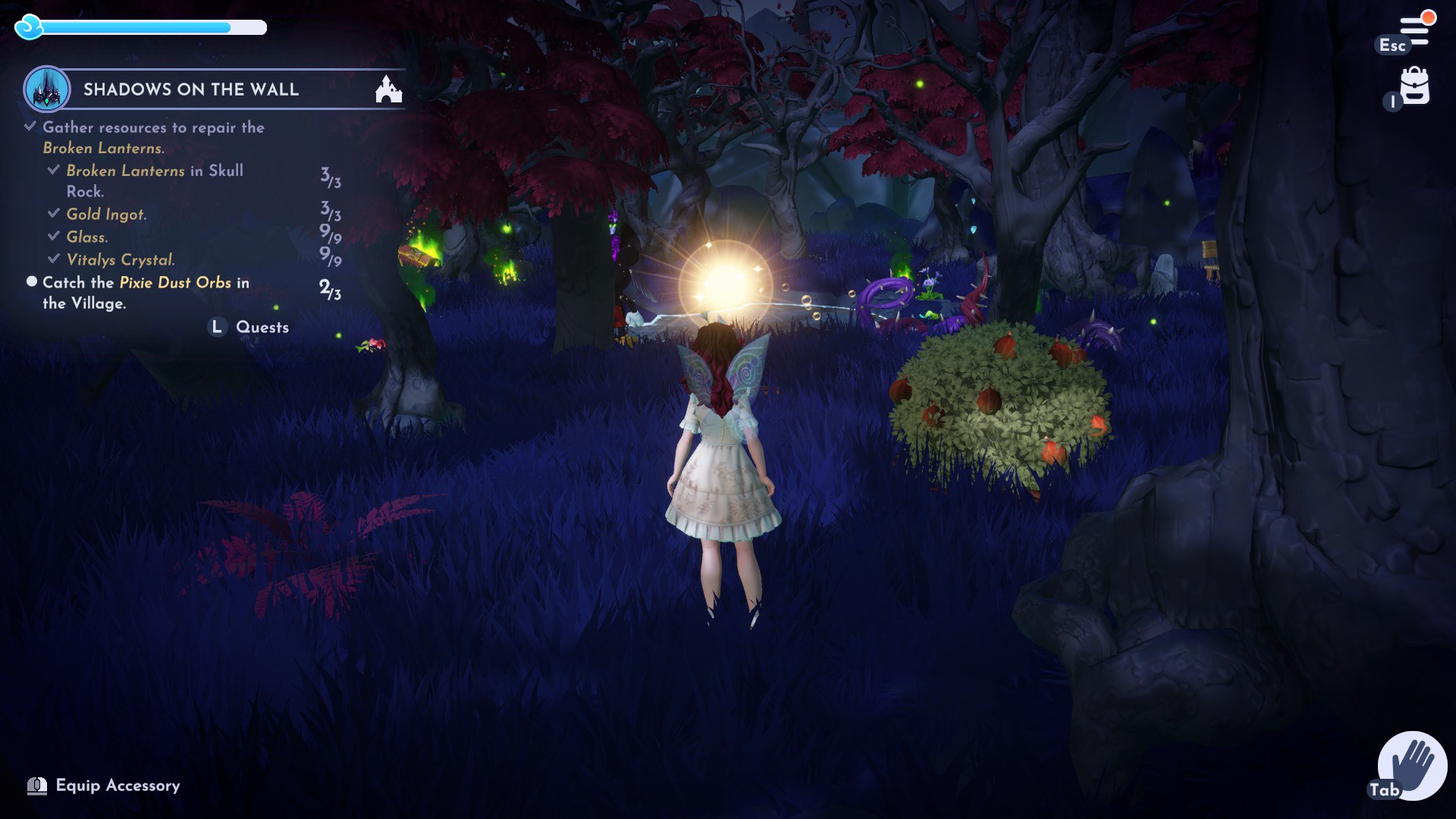Click the Esc key badge
This screenshot has width=1456, height=819.
coord(1392,45)
